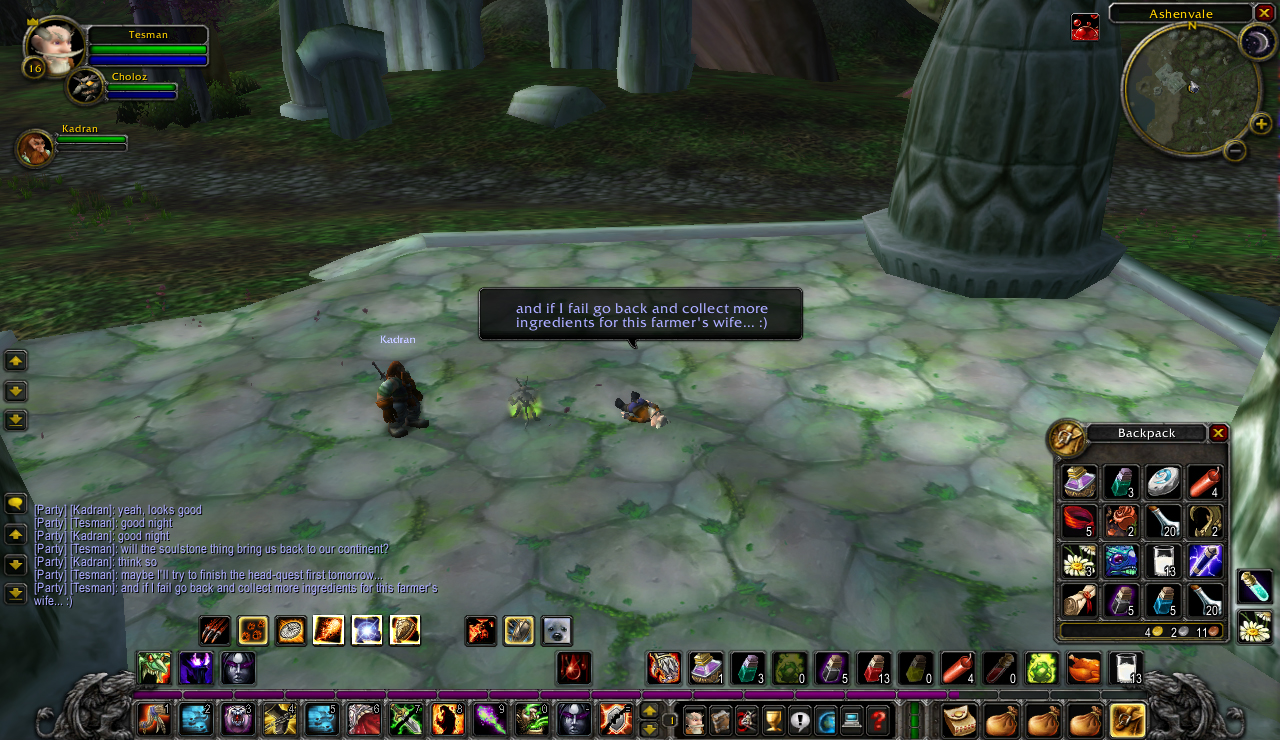This screenshot has height=740, width=1280.
Task: Use the roasted chicken food icon
Action: (1083, 668)
